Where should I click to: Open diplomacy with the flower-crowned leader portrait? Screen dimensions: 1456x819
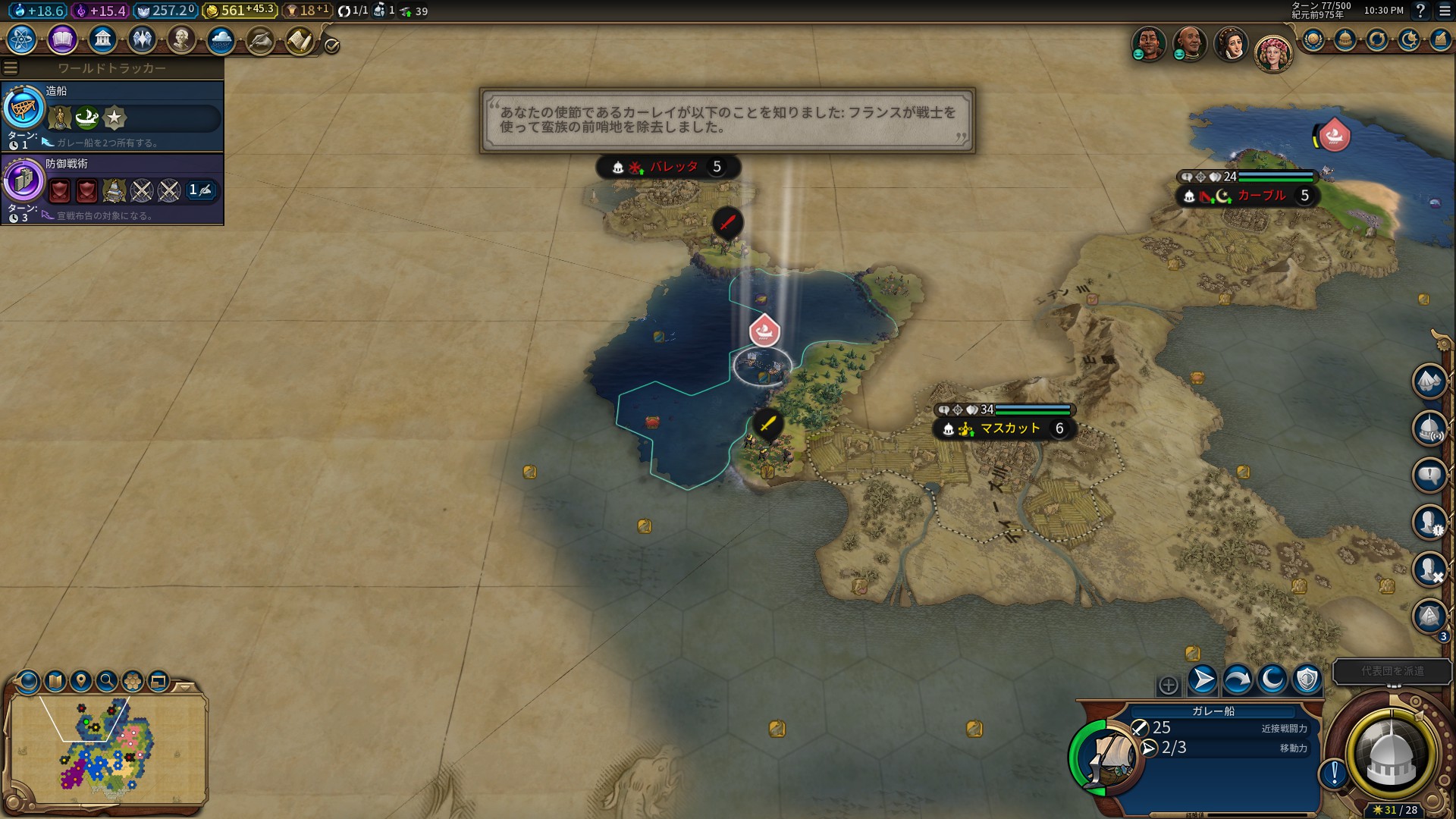pyautogui.click(x=1272, y=52)
